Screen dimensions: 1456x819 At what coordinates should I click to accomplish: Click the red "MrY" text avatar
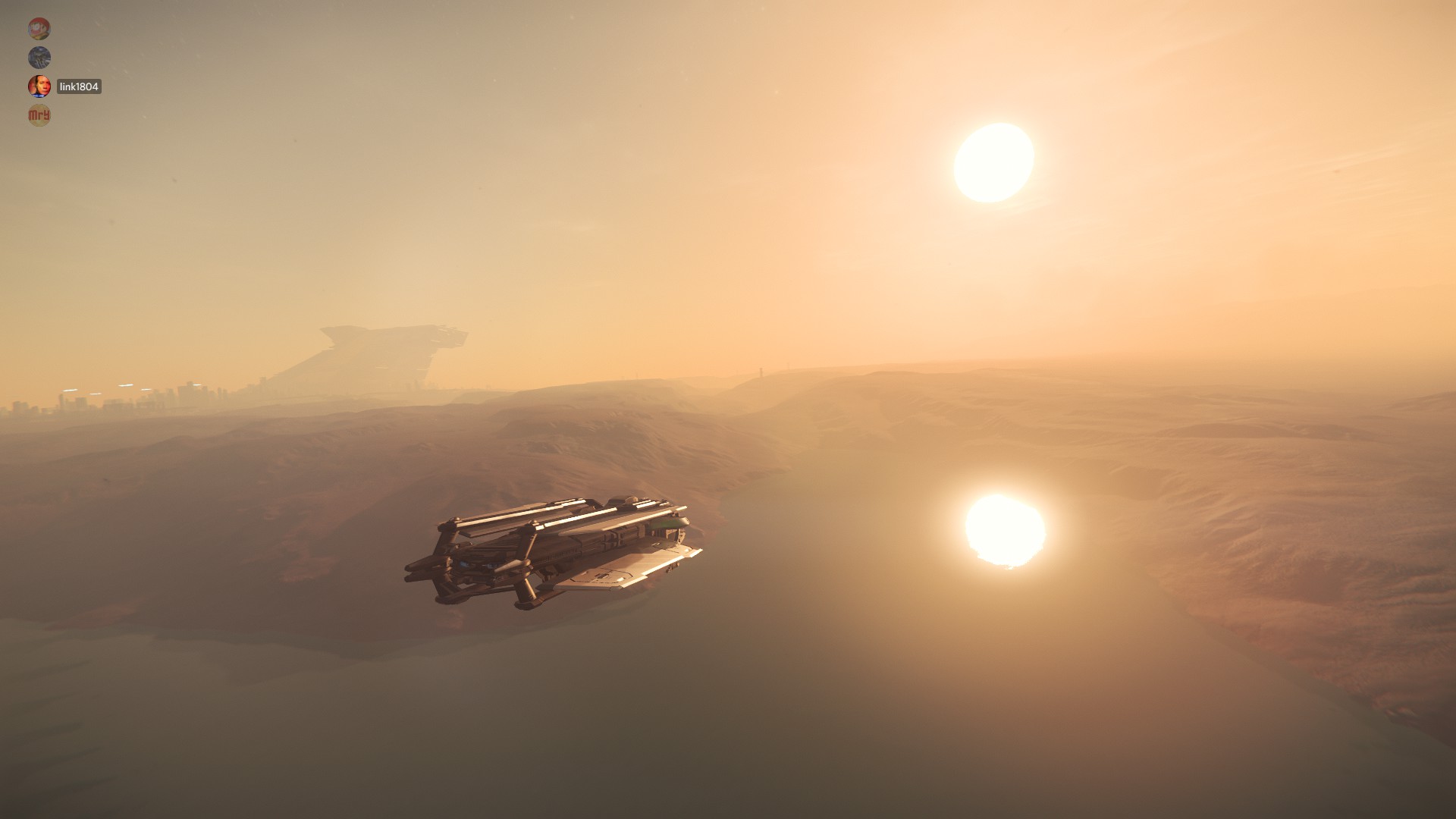point(39,115)
